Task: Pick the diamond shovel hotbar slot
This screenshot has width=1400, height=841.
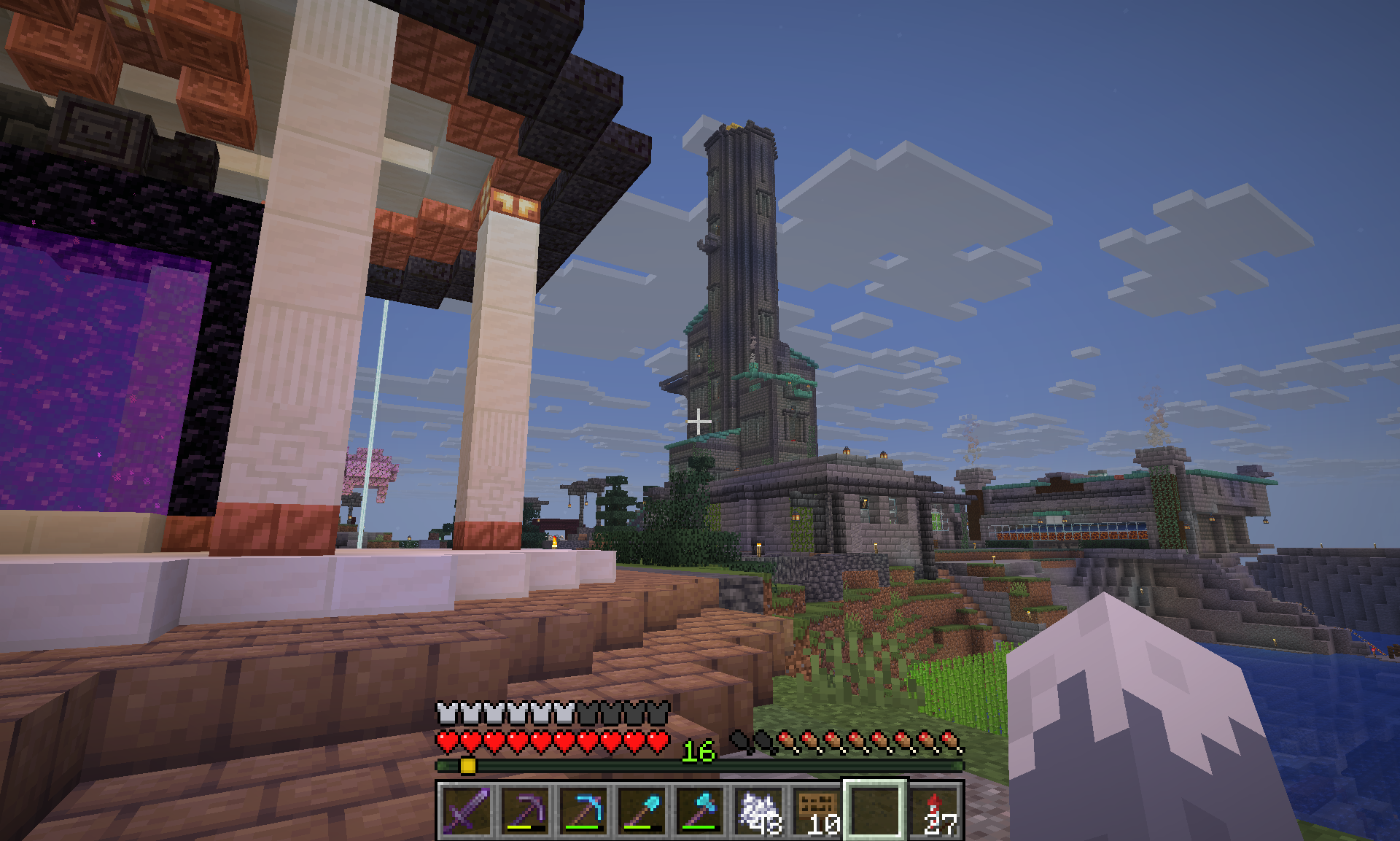Action: pyautogui.click(x=642, y=810)
